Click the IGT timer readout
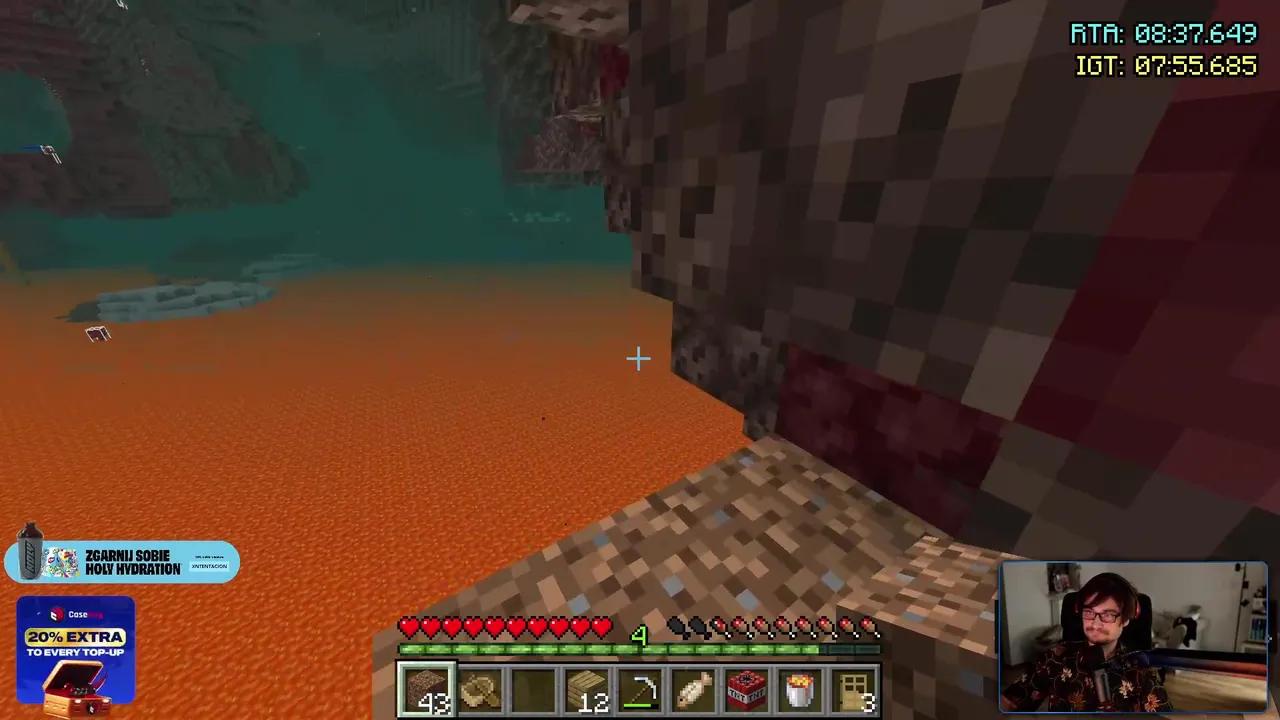The height and width of the screenshot is (720, 1280). click(x=1166, y=66)
